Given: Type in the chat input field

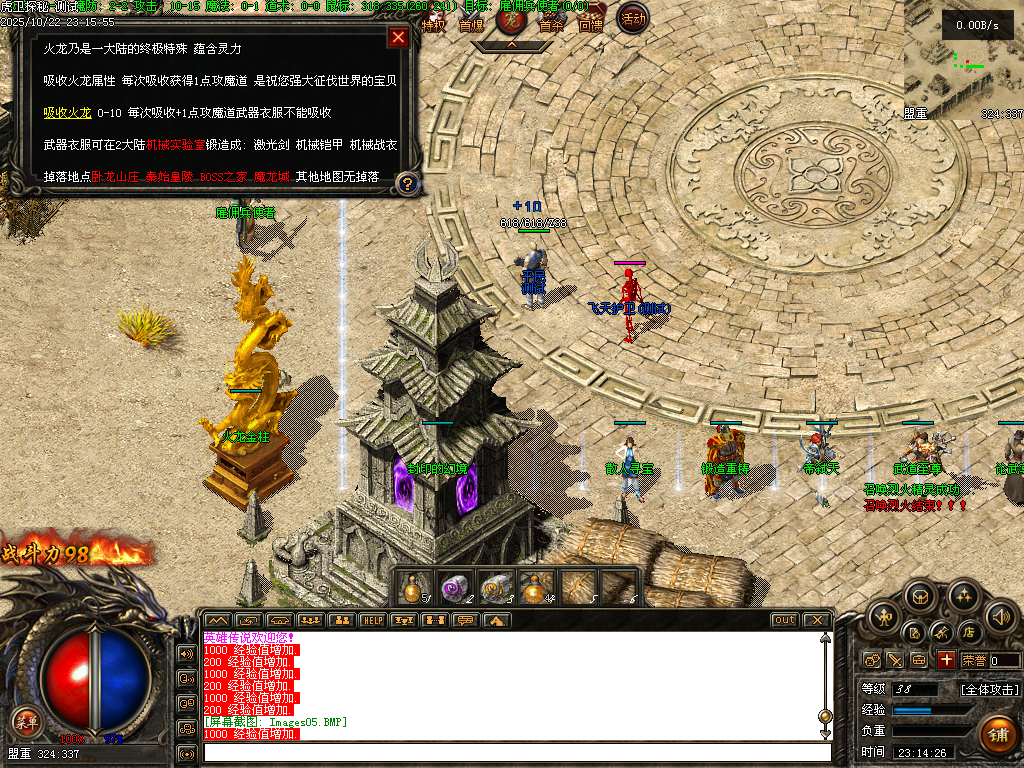Looking at the screenshot, I should [515, 752].
